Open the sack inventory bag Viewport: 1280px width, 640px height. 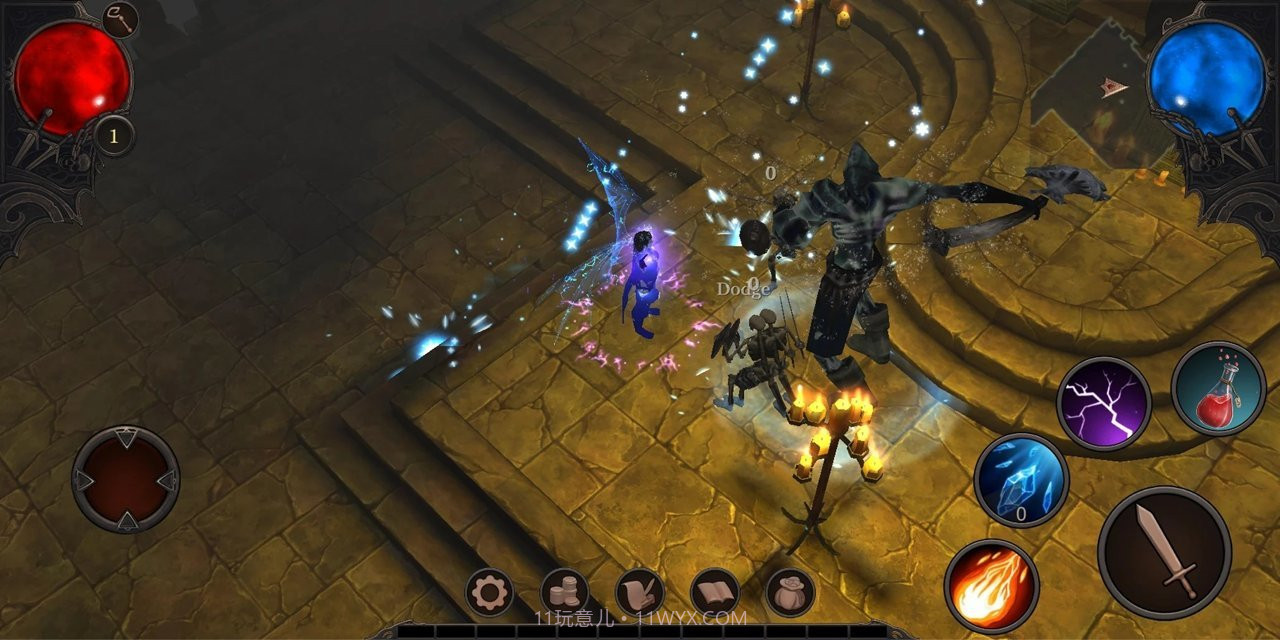click(789, 594)
